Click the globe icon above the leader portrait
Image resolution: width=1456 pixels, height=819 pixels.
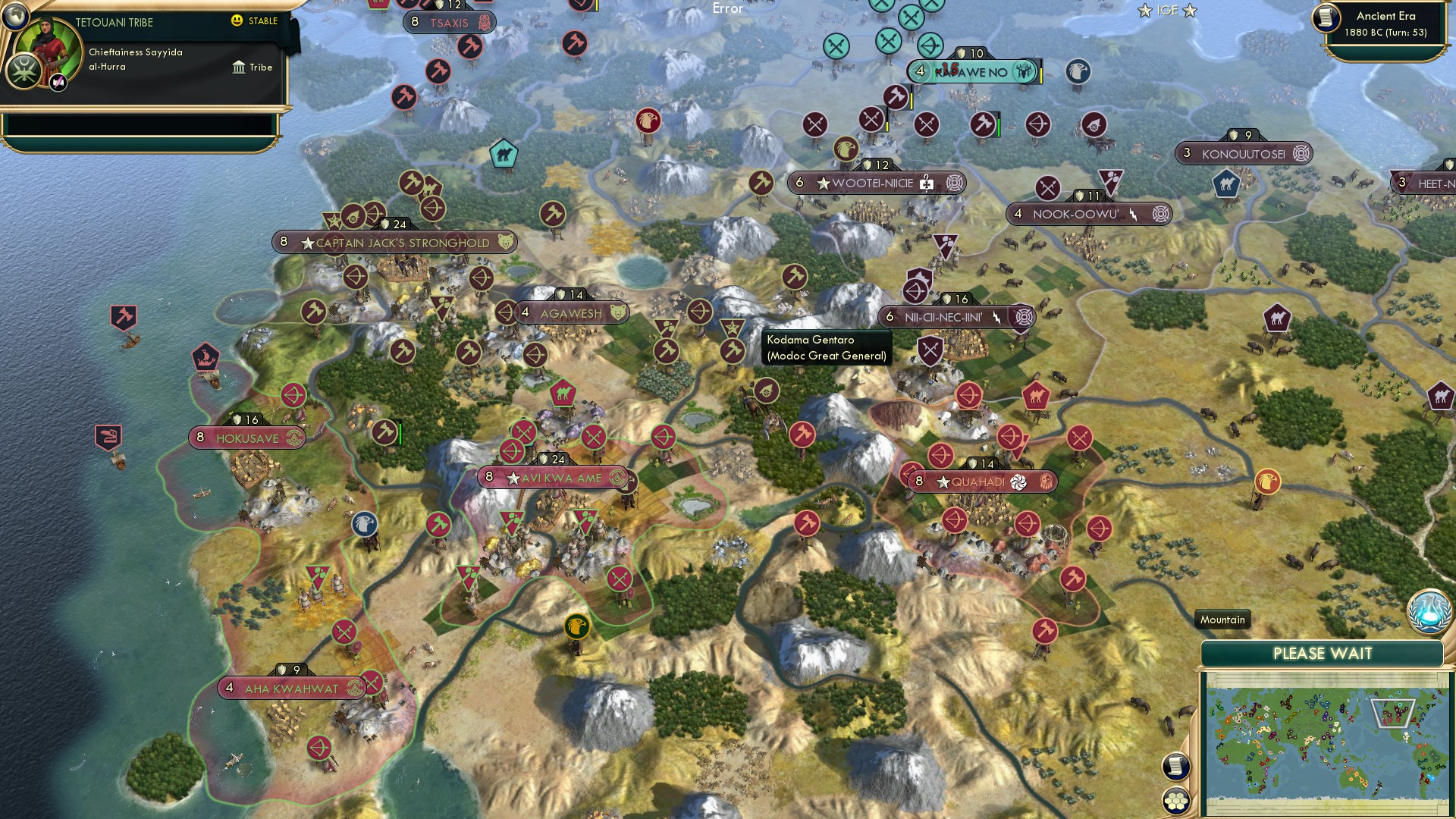16,17
